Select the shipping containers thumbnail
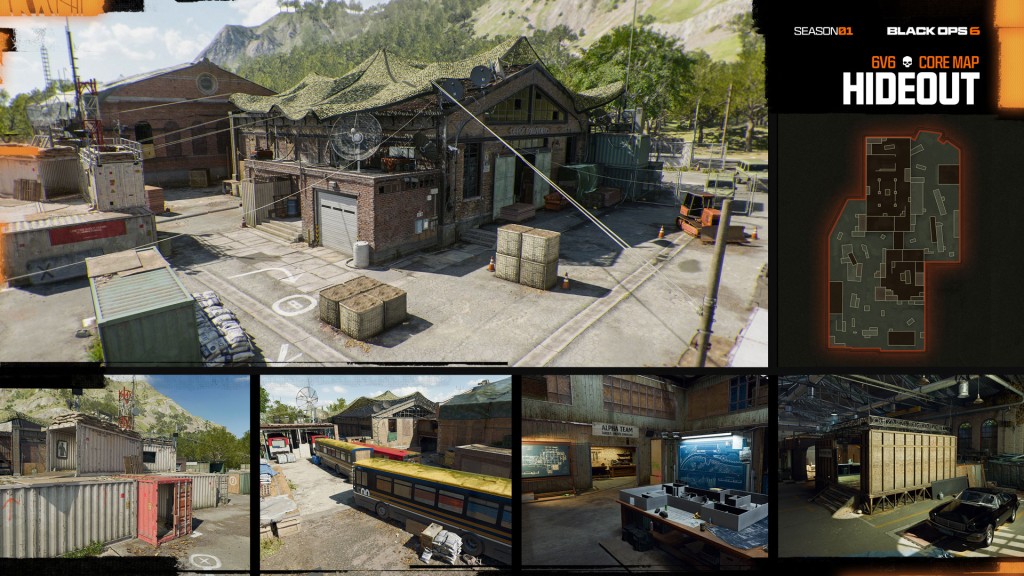This screenshot has width=1024, height=576. coord(125,465)
